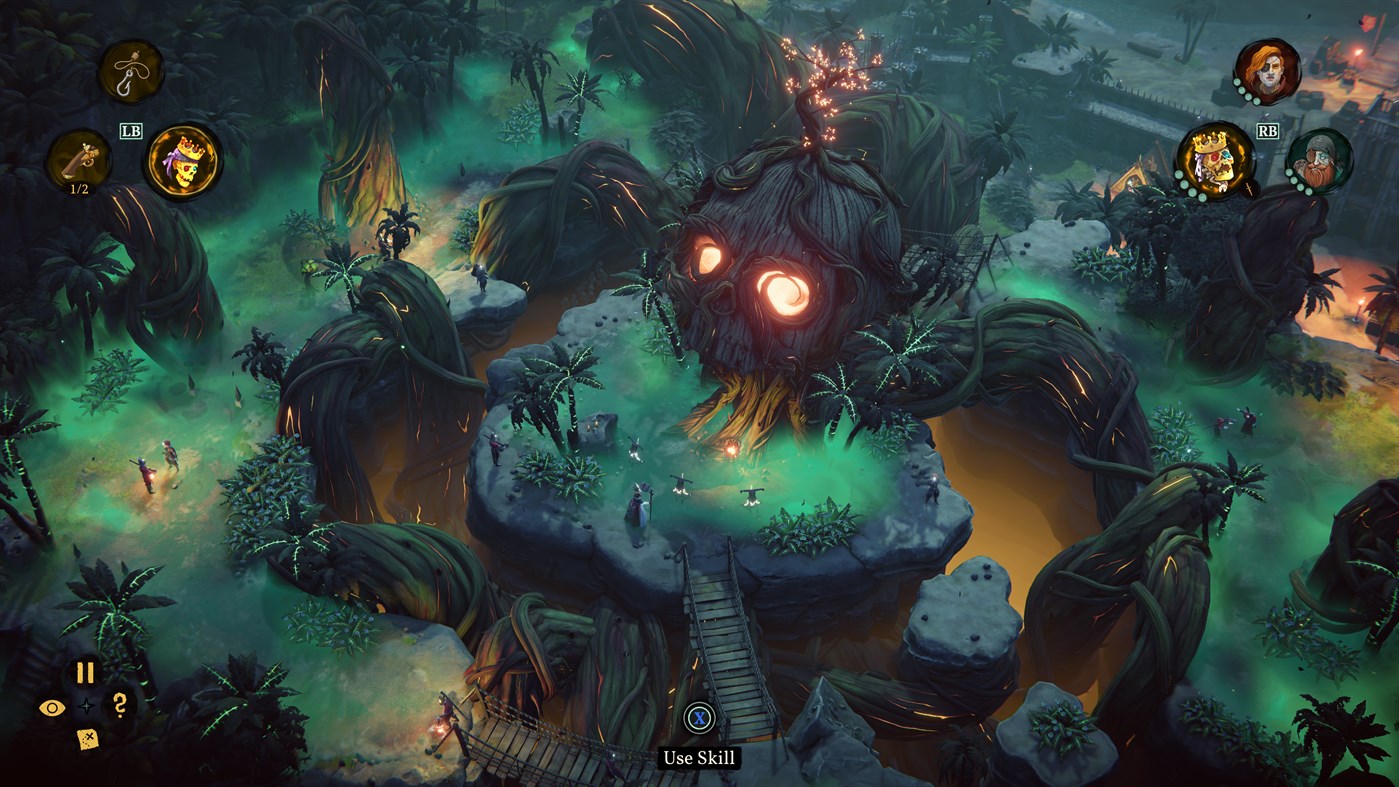1399x787 pixels.
Task: Click the X button prompt circle
Action: coord(700,716)
